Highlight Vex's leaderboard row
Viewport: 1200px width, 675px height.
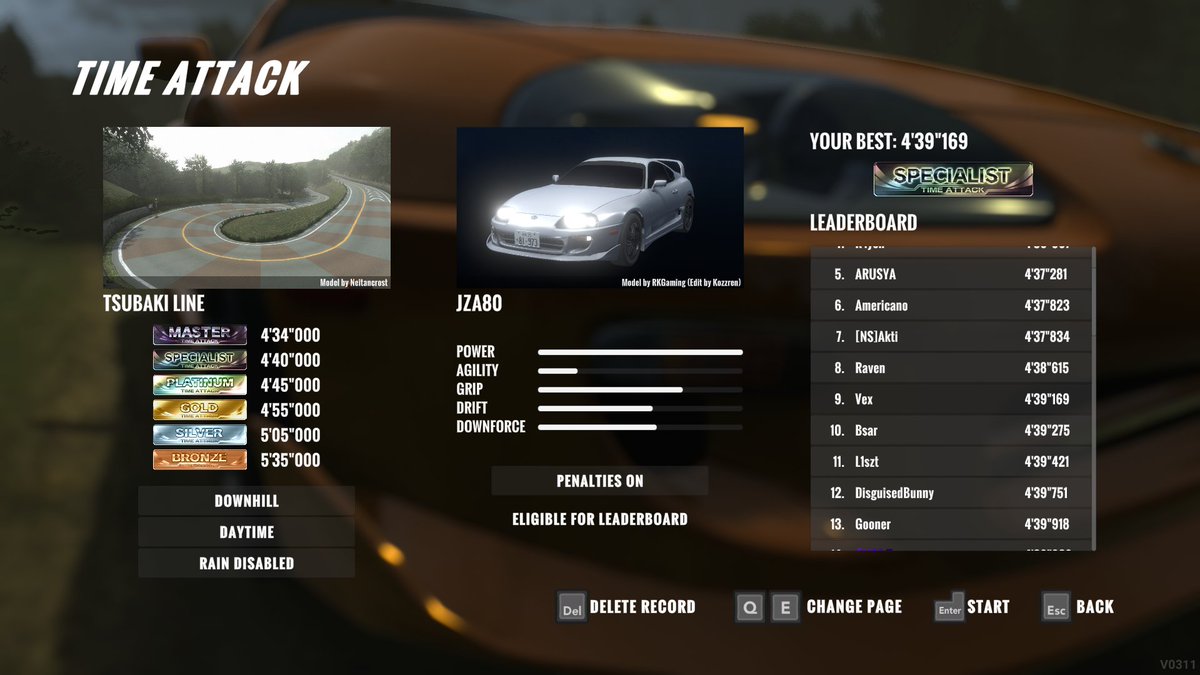951,399
